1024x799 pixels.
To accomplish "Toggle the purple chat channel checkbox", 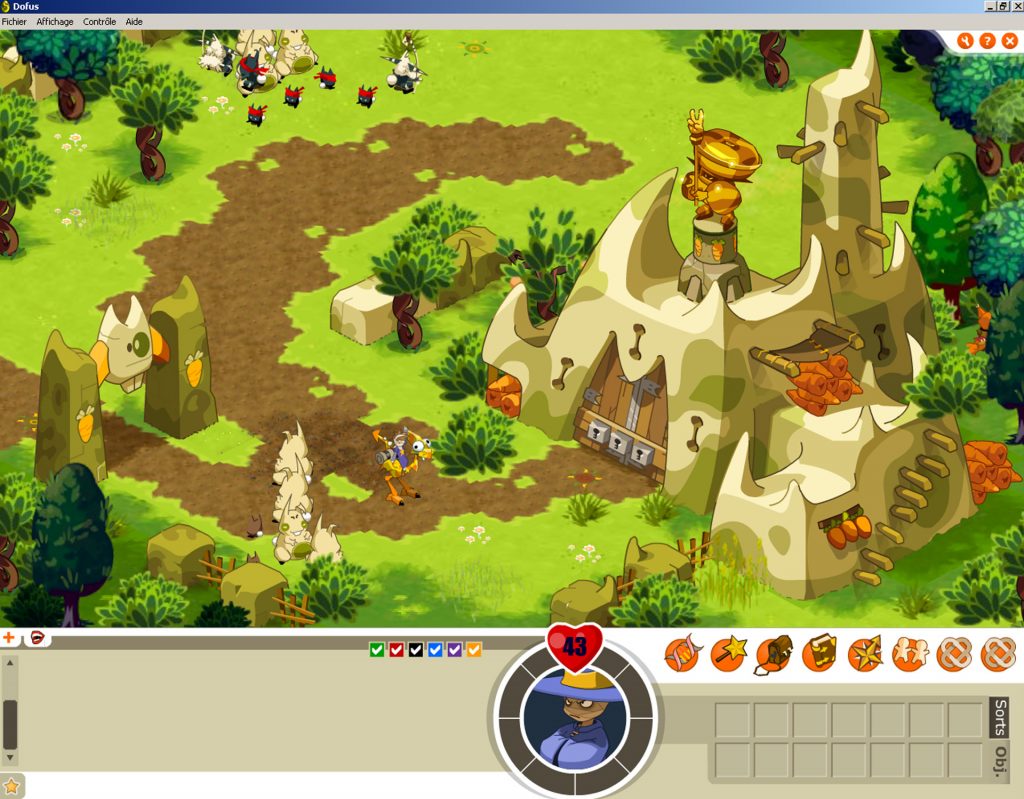I will pyautogui.click(x=455, y=650).
